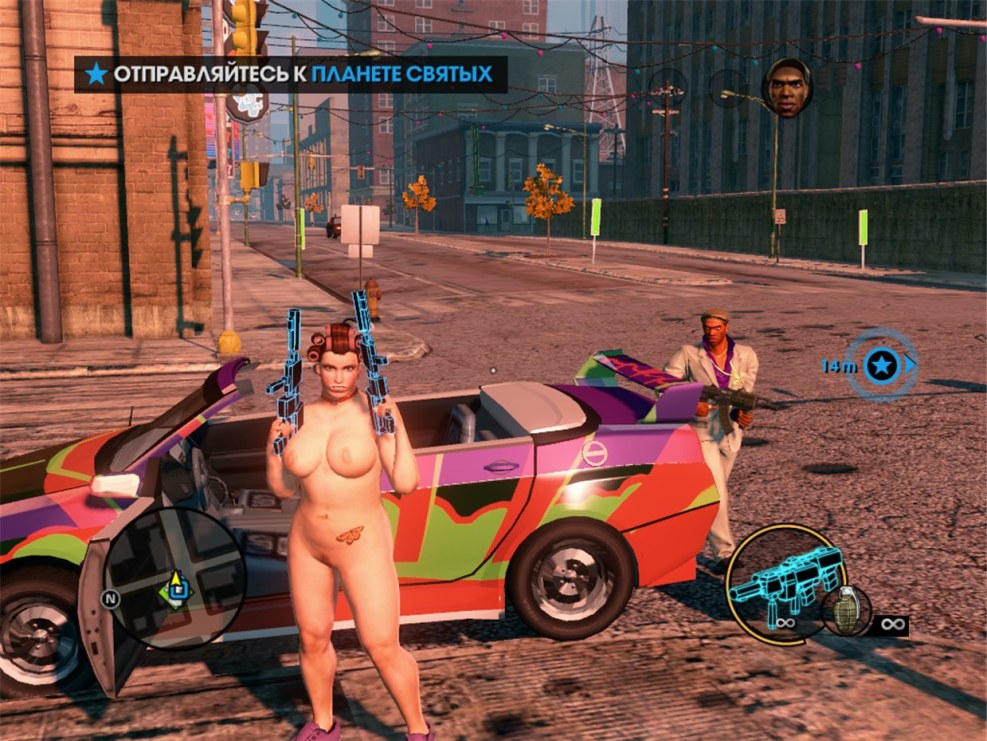Viewport: 987px width, 741px height.
Task: Select the blue star objective waypoint marker
Action: 880,366
